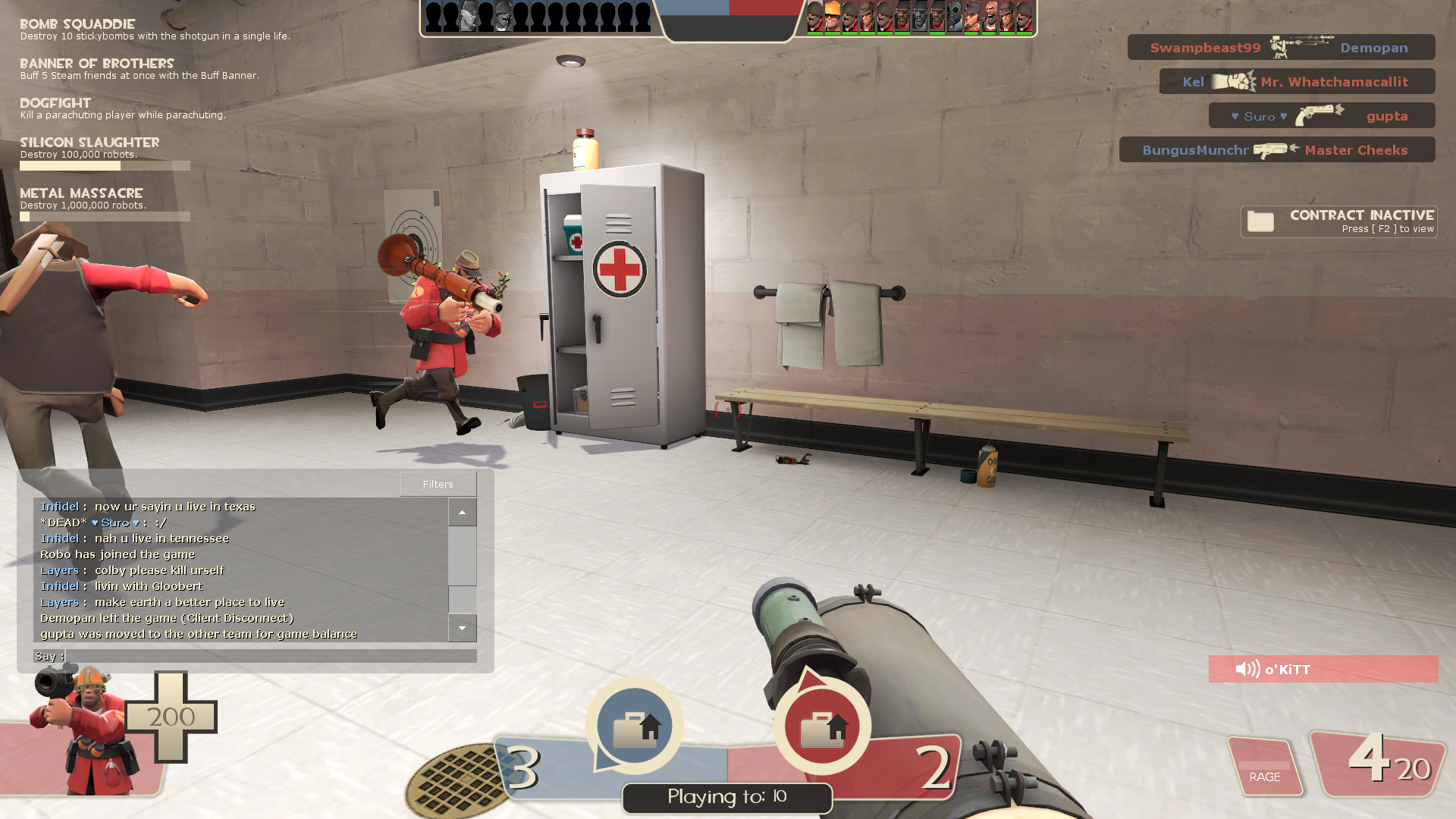The height and width of the screenshot is (819, 1456).
Task: Click the chat scroll down arrow
Action: coord(462,628)
